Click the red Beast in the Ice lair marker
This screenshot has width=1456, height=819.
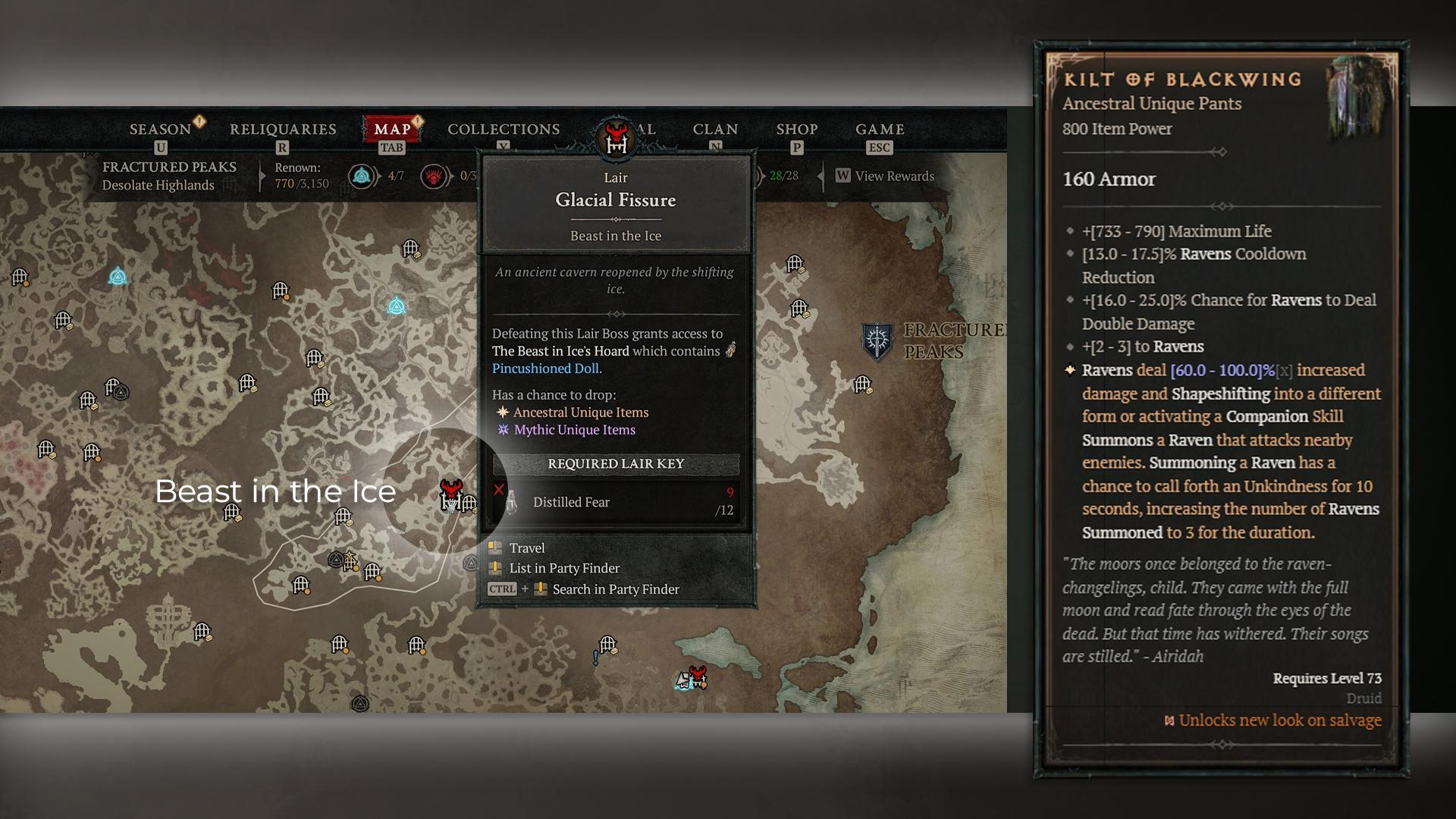(451, 495)
